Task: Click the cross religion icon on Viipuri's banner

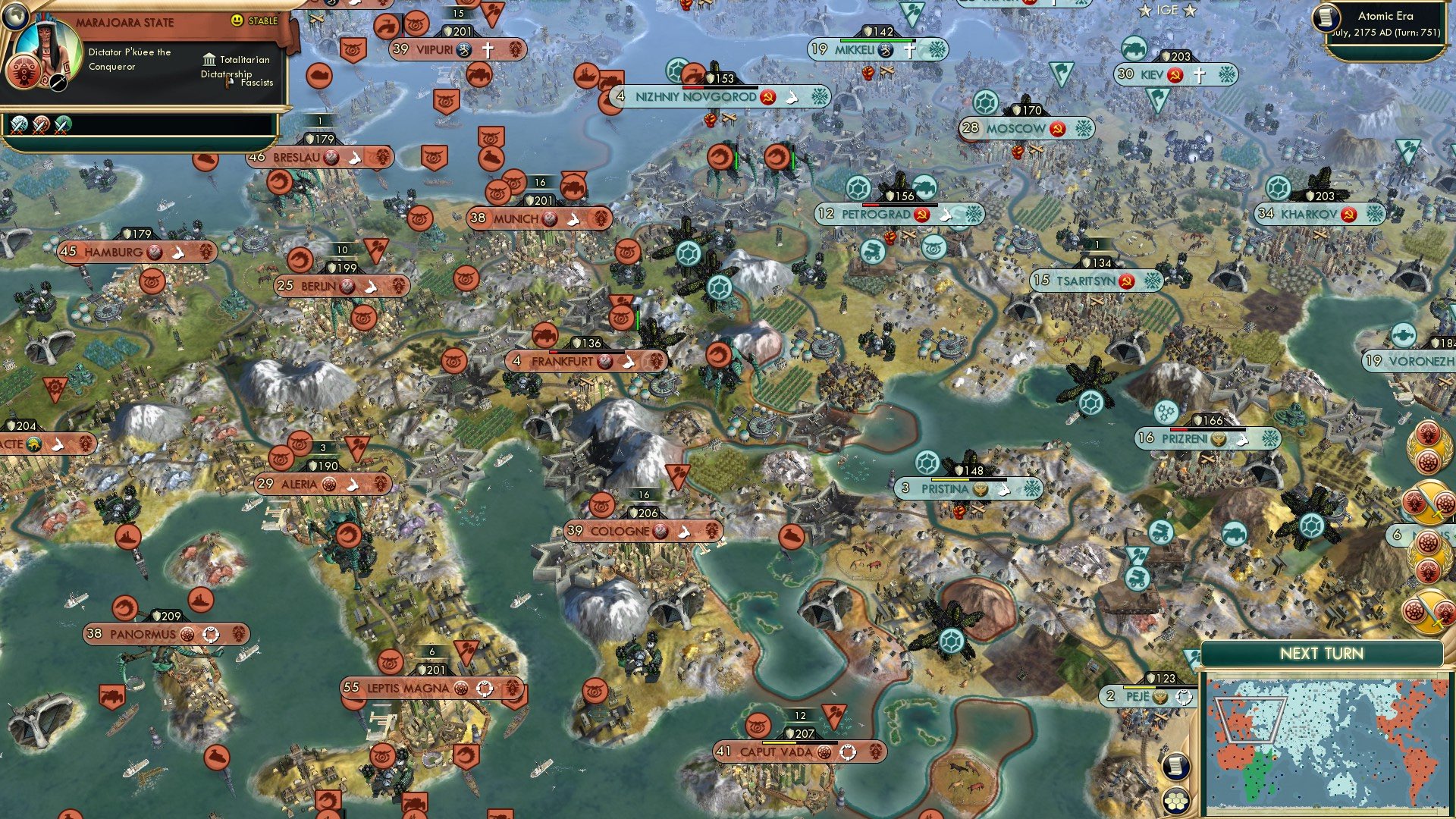Action: [488, 49]
